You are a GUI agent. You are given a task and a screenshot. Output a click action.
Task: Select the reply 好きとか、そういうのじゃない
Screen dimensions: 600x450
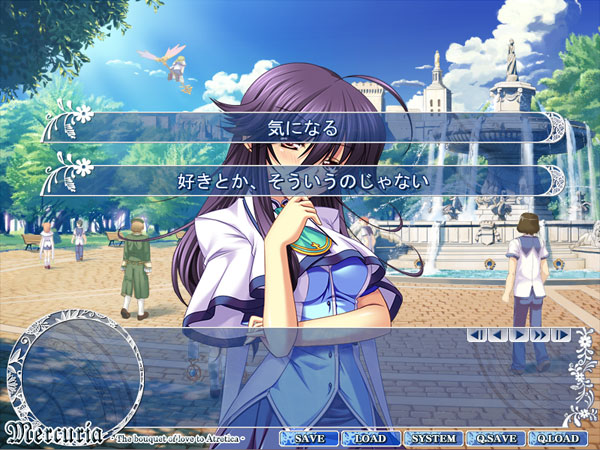pyautogui.click(x=303, y=181)
